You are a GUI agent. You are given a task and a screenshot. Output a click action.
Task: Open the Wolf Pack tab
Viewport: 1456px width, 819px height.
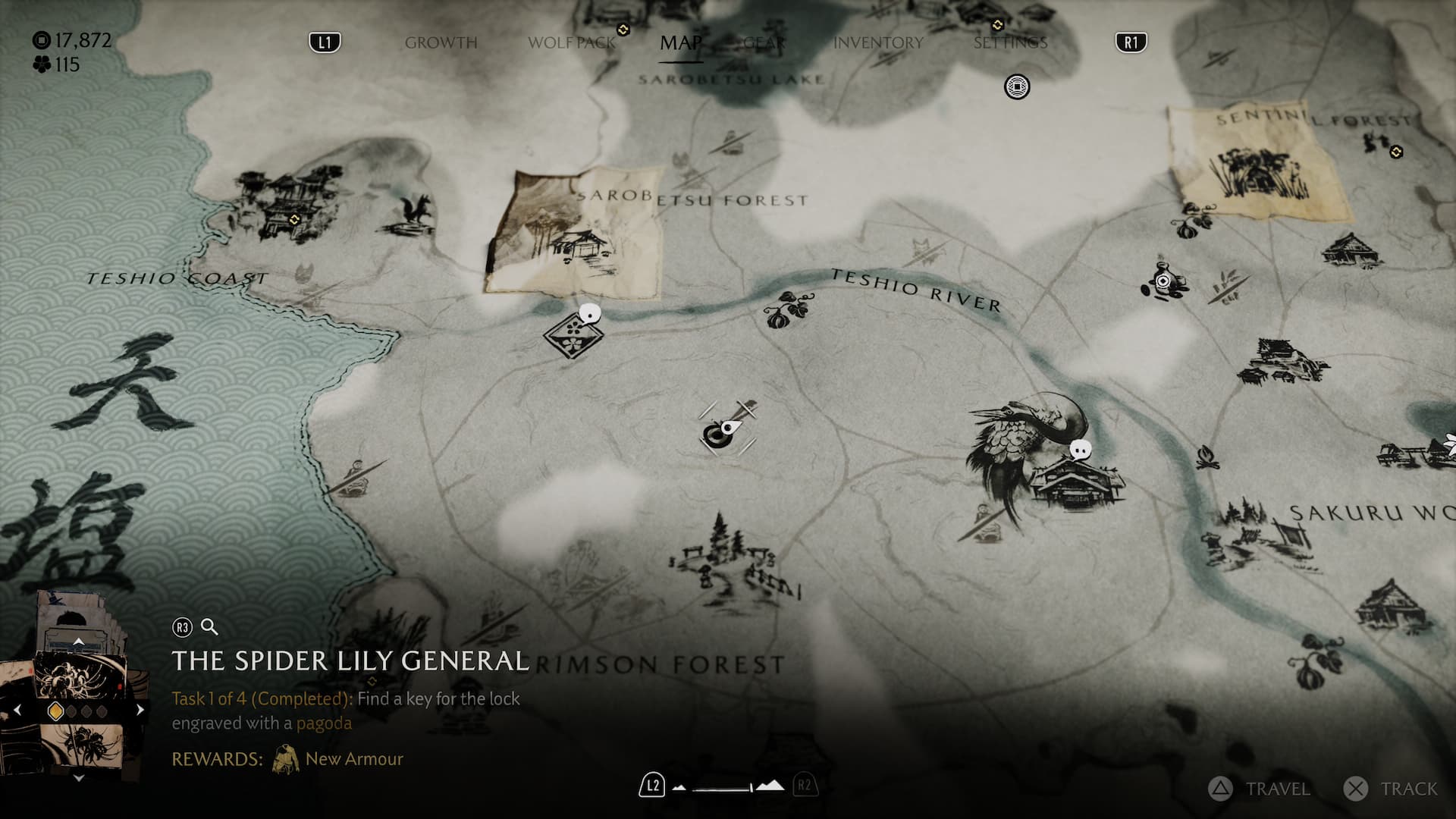tap(572, 42)
